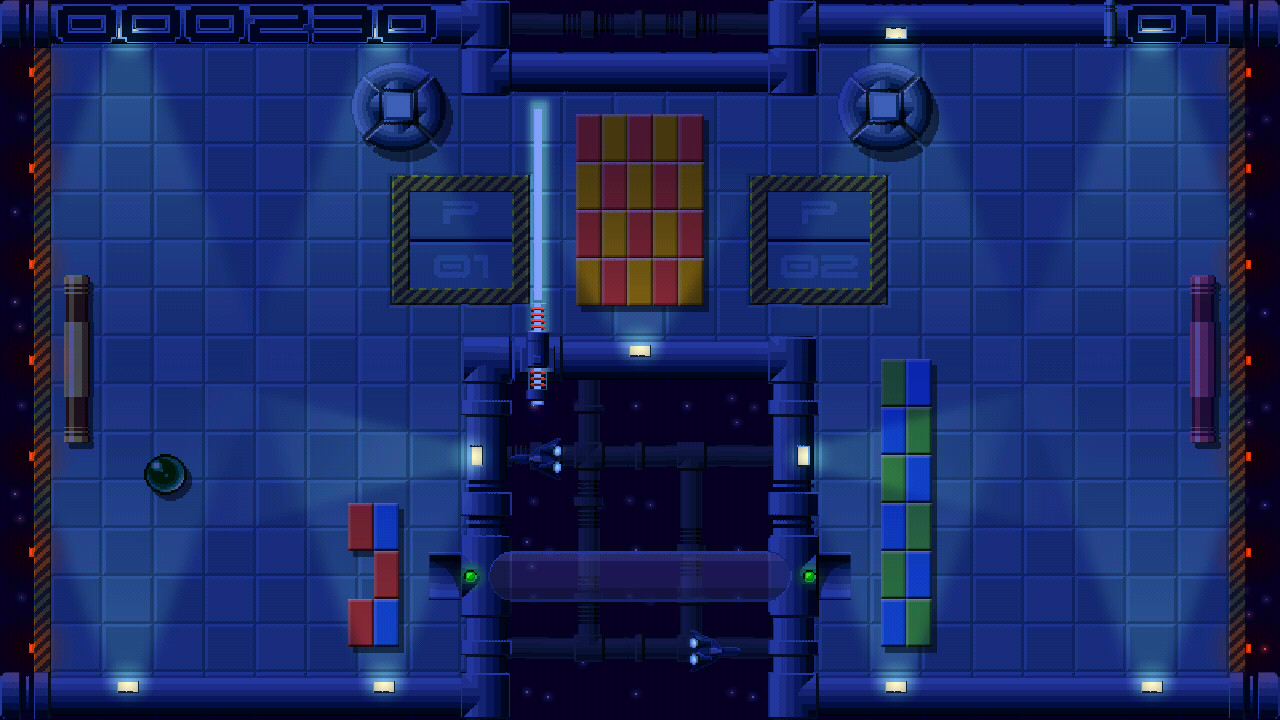Toggle the green gem light left of the platform
The height and width of the screenshot is (720, 1280).
469,577
